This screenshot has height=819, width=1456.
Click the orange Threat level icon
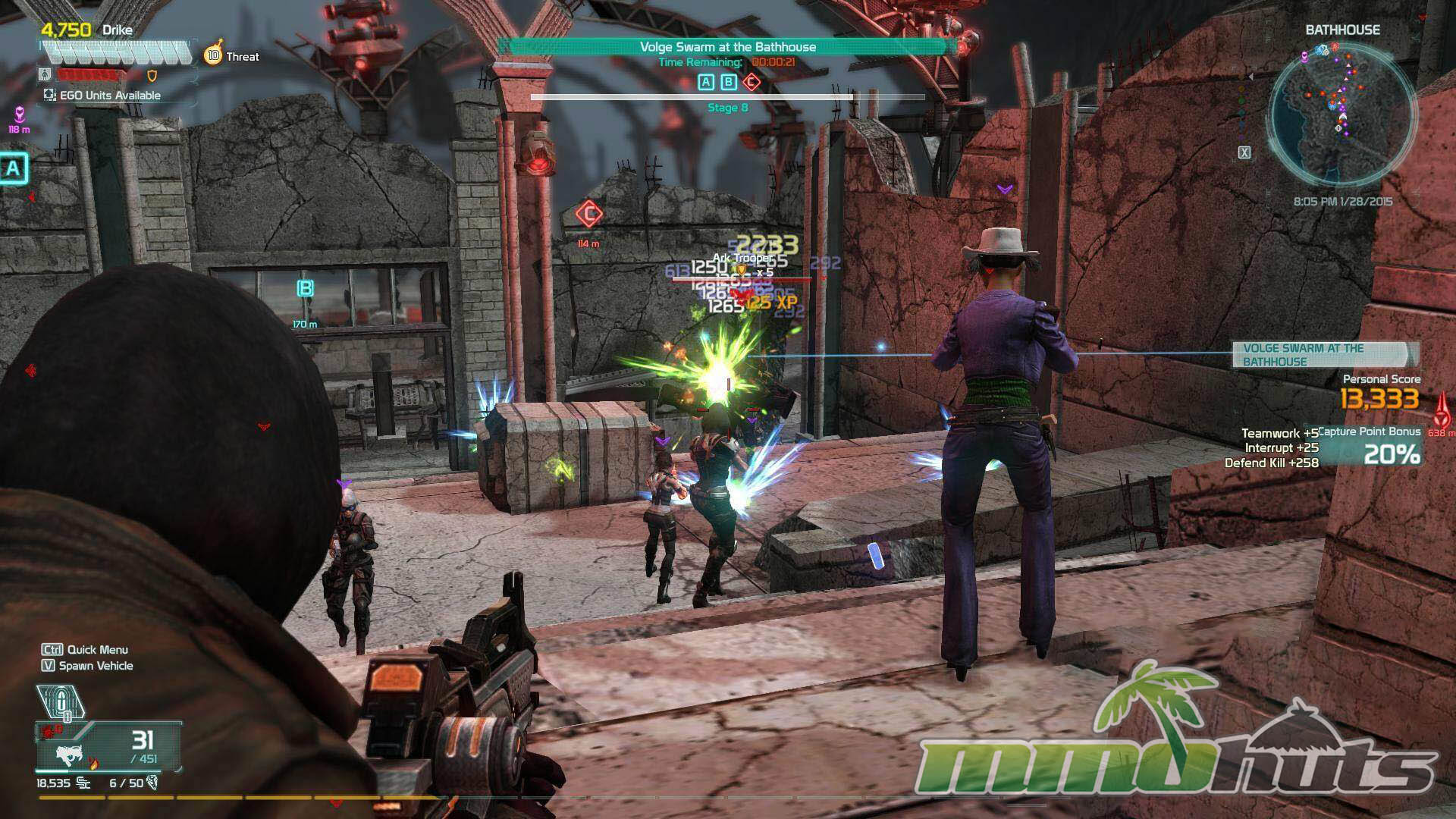[213, 55]
